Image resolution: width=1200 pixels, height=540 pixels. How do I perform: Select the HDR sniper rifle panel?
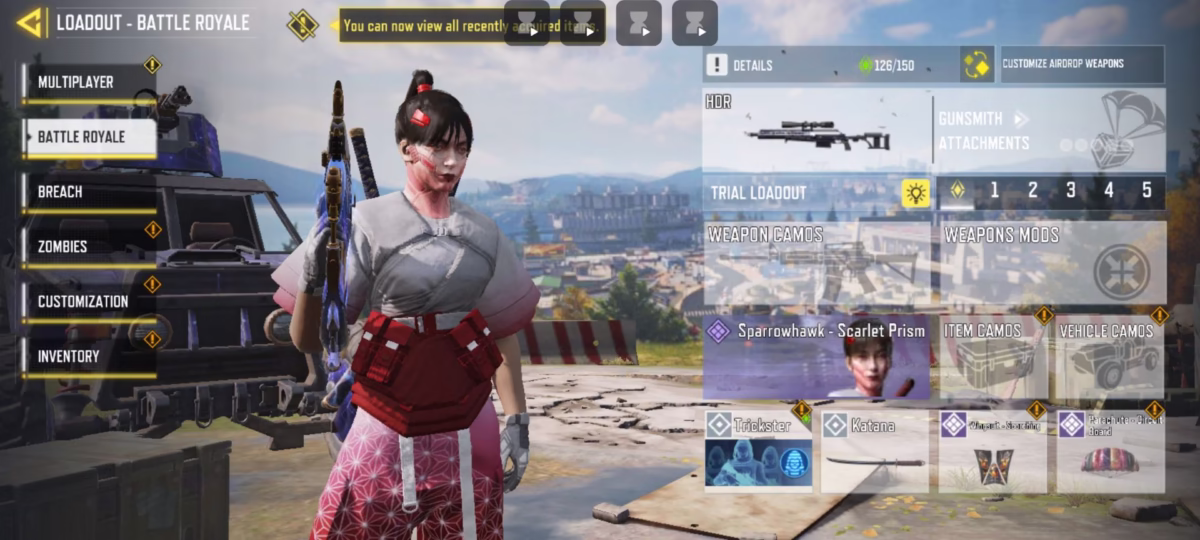(816, 130)
